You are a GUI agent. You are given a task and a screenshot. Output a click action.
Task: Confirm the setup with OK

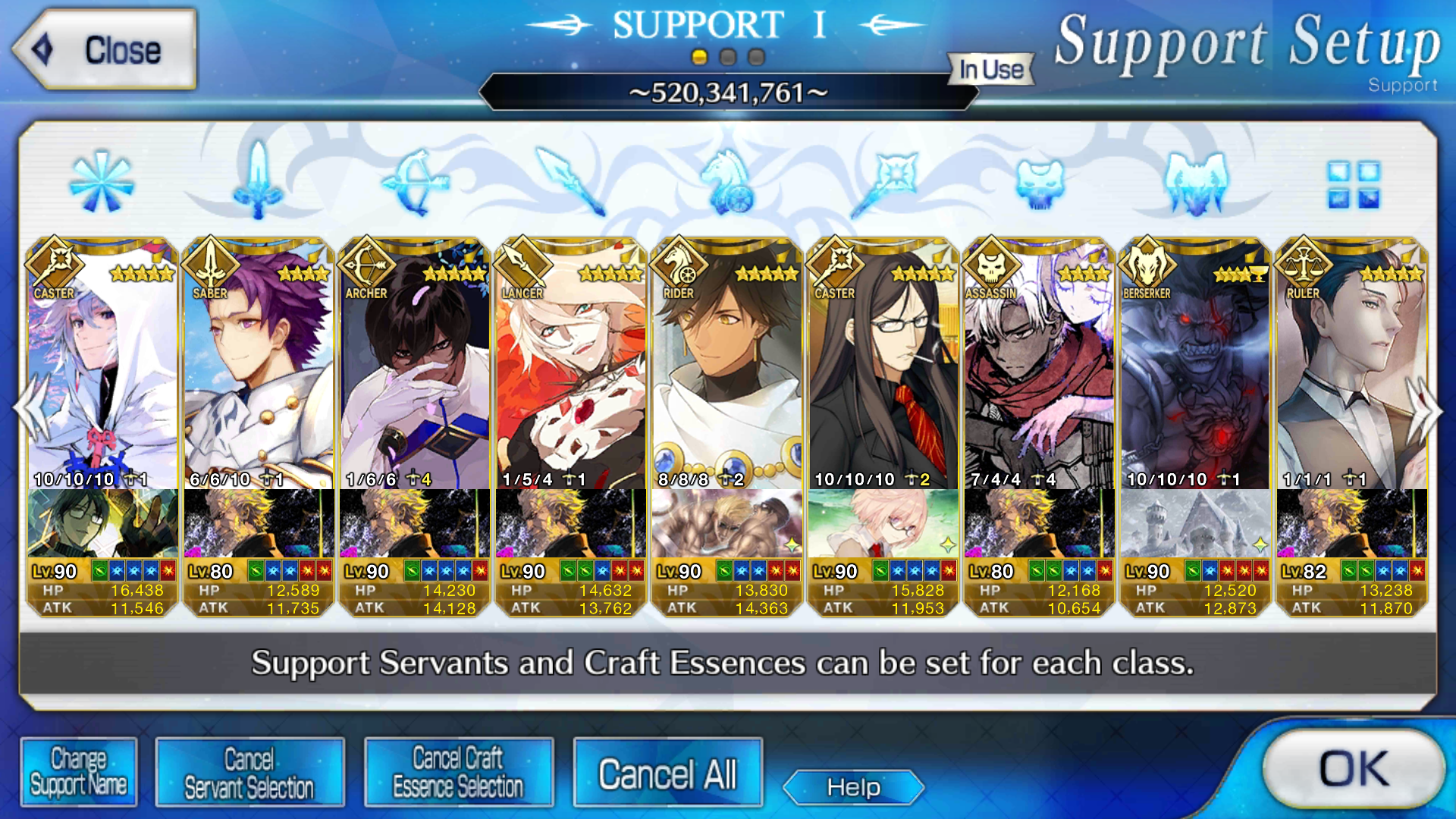tap(1353, 769)
